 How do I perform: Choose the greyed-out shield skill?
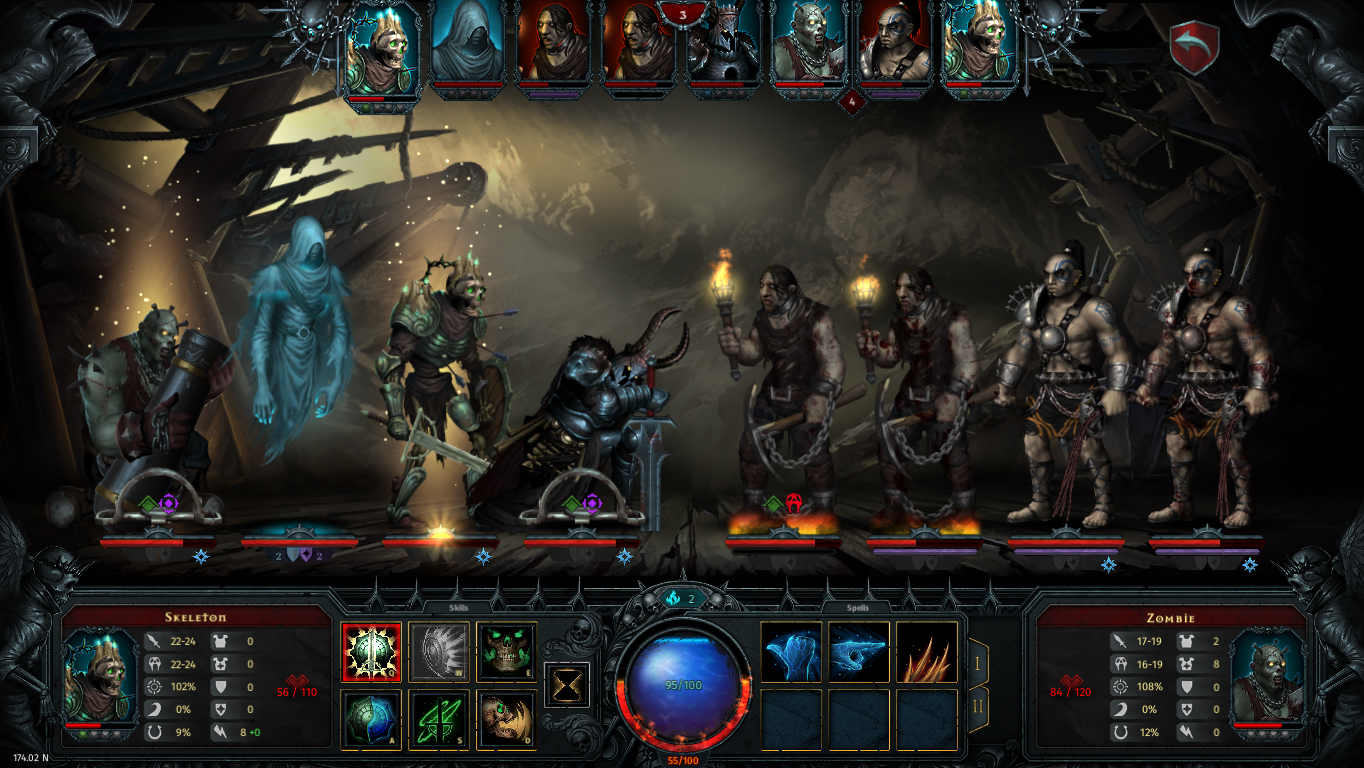439,652
